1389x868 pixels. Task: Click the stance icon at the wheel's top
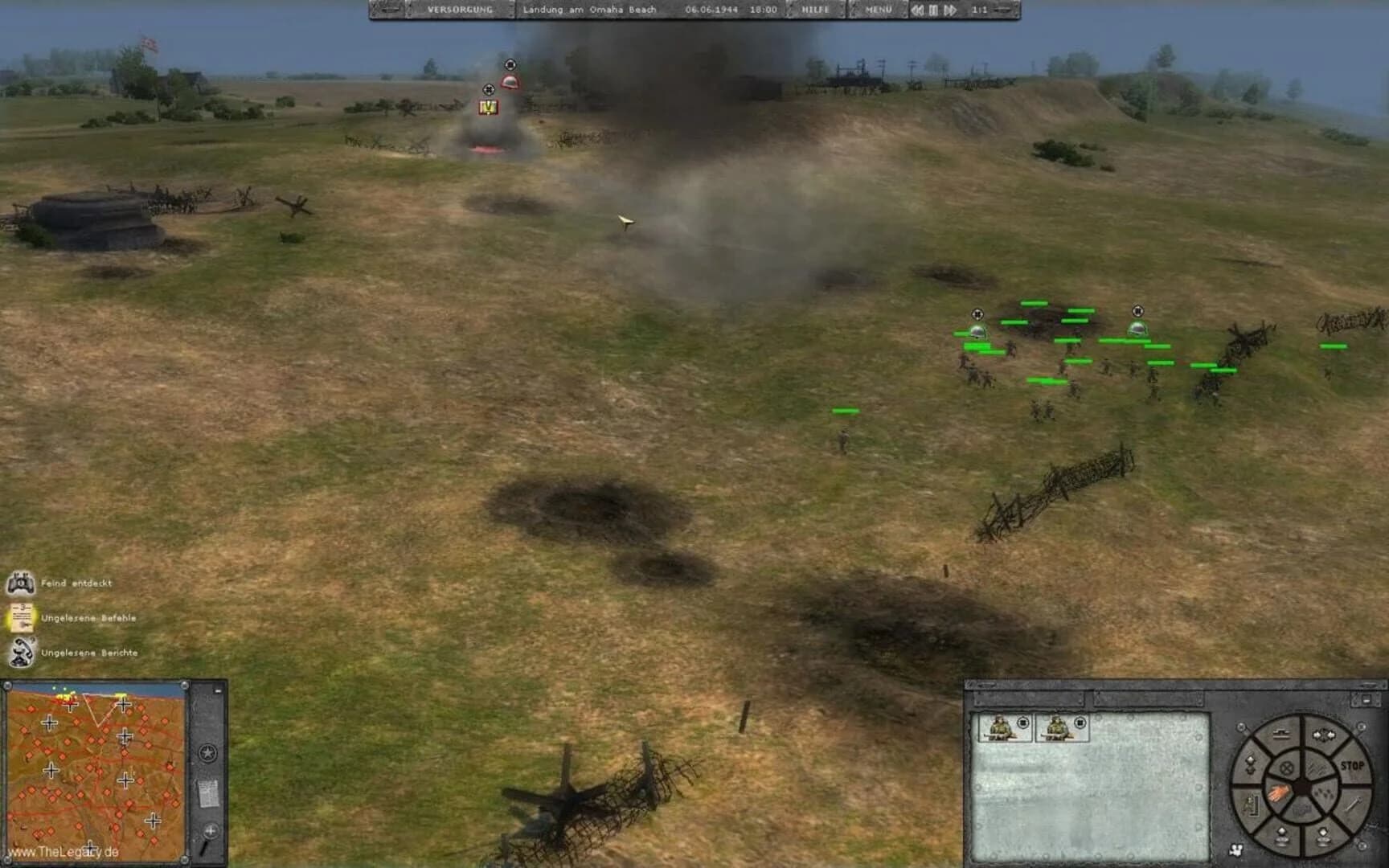[x=1281, y=734]
